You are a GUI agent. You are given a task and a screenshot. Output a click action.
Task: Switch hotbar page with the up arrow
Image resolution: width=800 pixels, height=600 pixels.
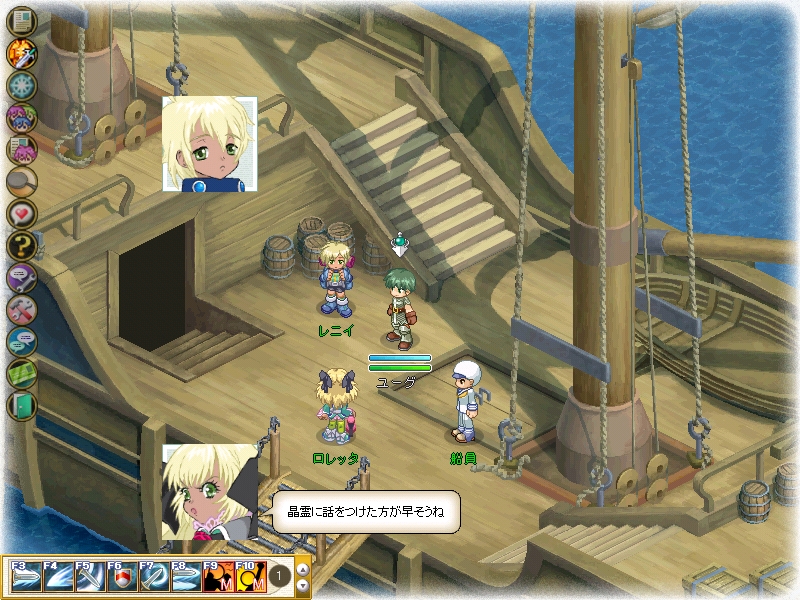point(303,569)
